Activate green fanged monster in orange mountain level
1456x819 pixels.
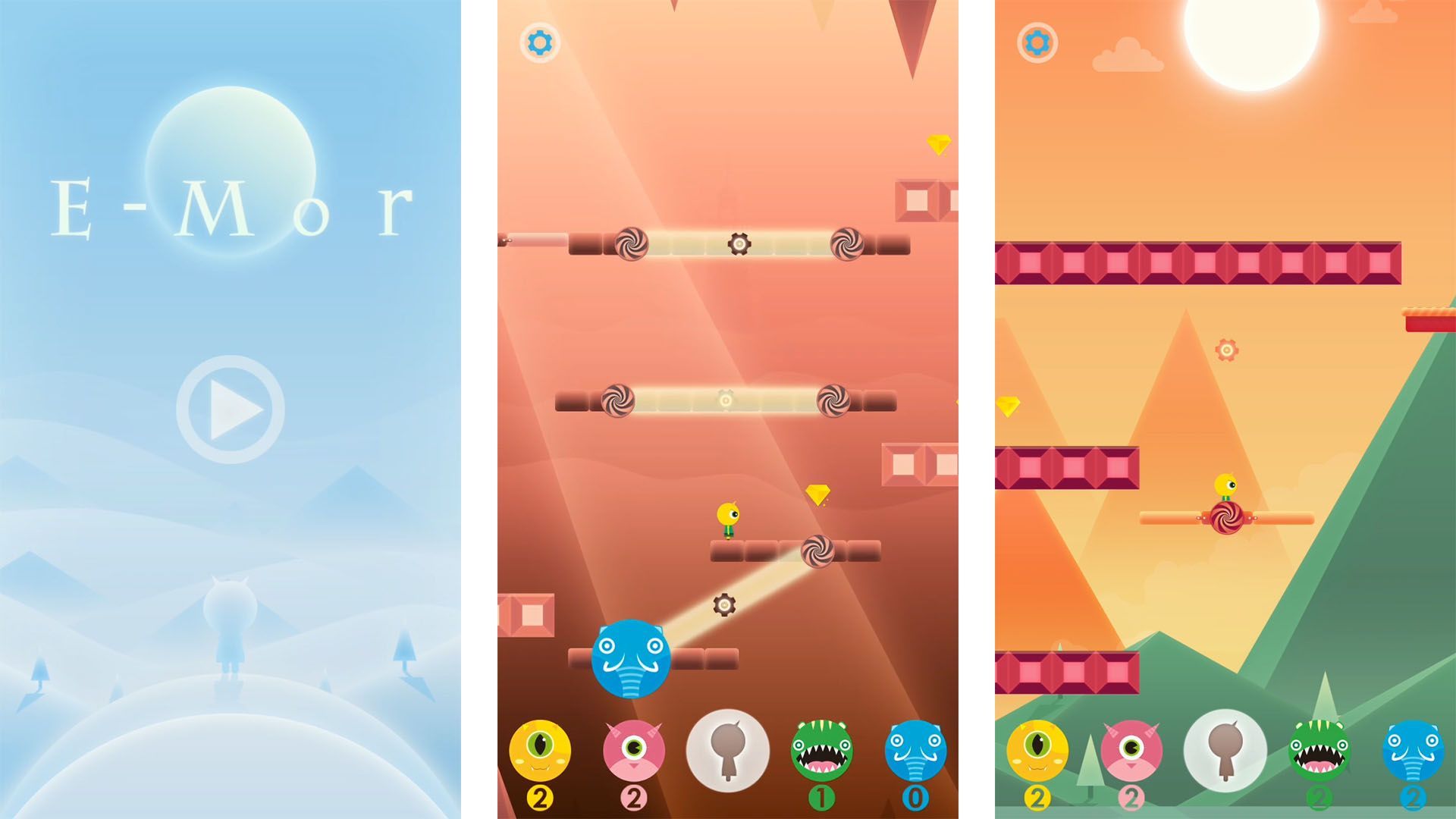[1319, 750]
